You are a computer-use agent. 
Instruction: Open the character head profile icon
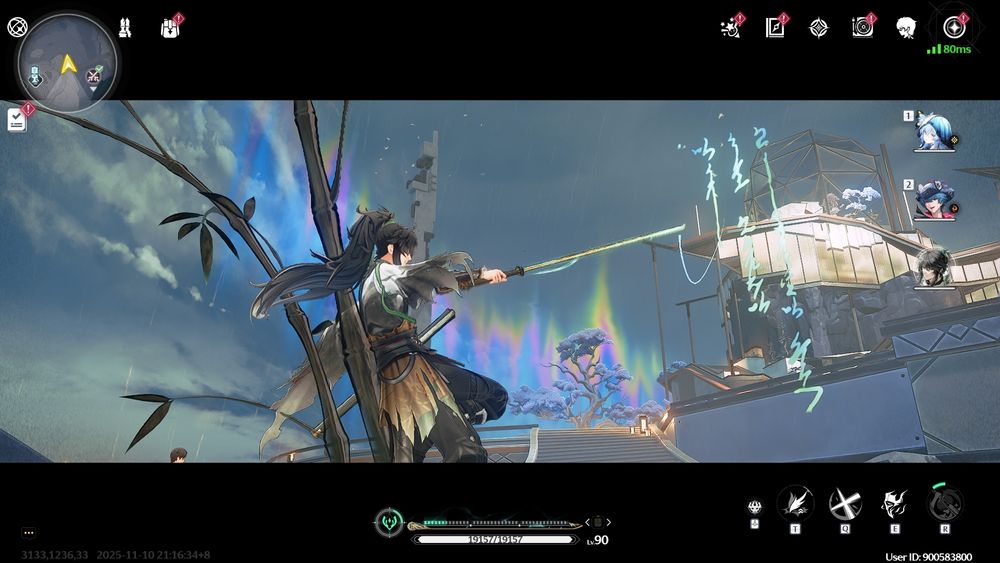[x=906, y=28]
